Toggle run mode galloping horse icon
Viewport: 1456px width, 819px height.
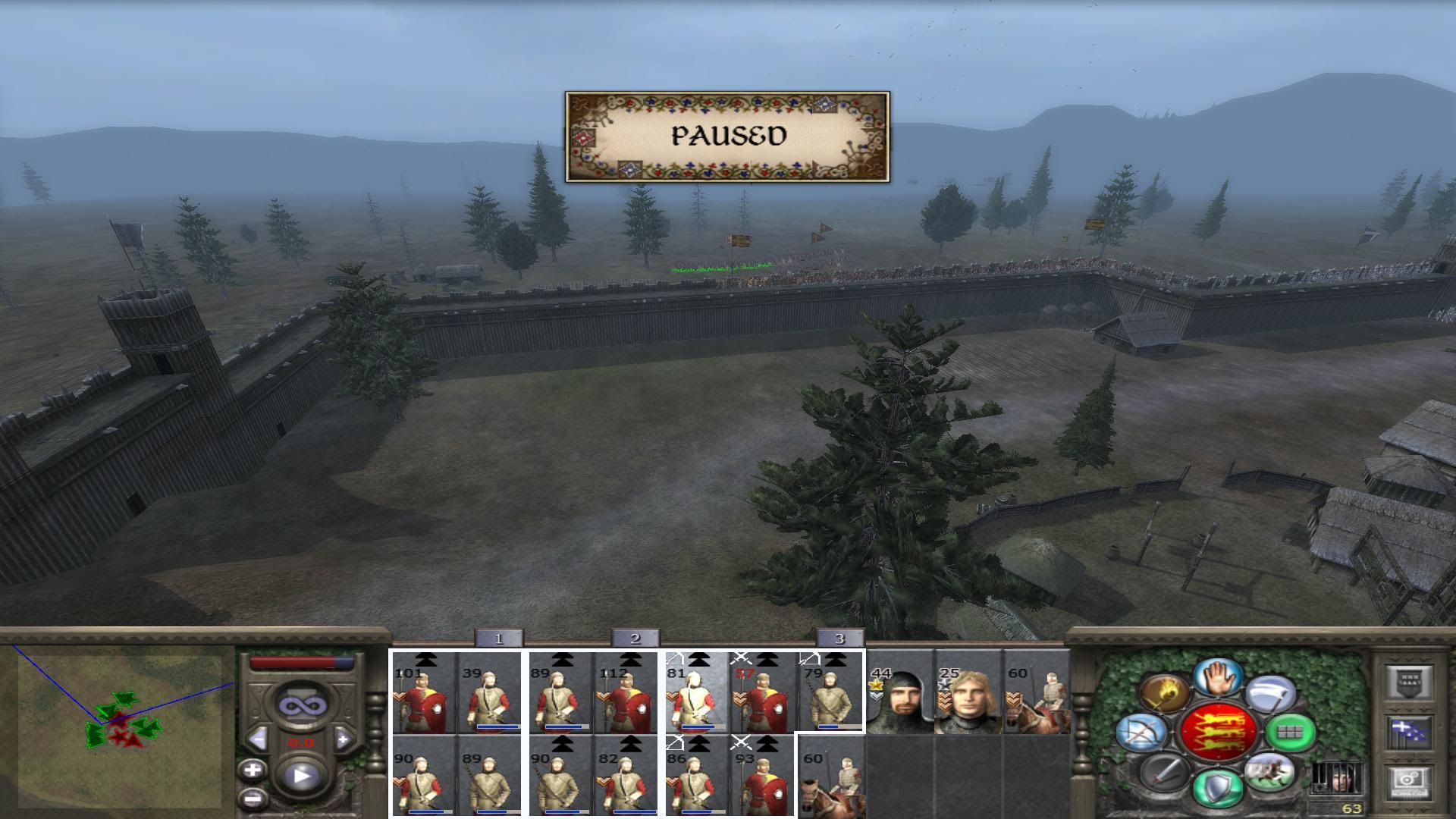pos(1267,771)
